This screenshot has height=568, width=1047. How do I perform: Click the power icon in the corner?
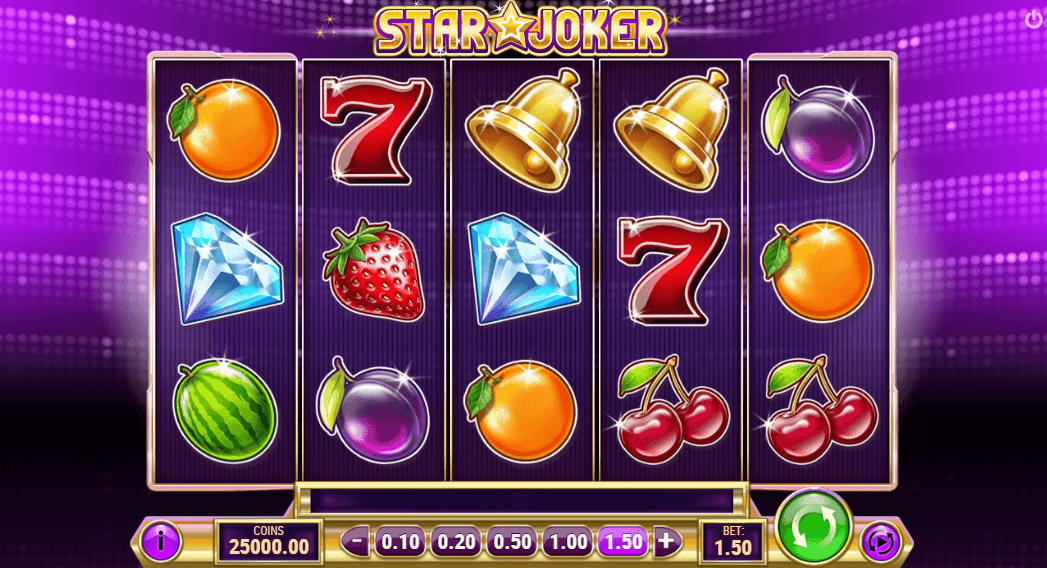[x=1033, y=18]
